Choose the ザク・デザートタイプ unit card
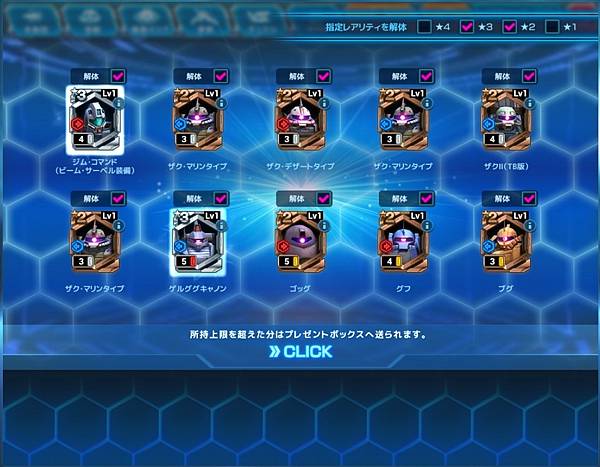This screenshot has width=600, height=467. tap(300, 120)
